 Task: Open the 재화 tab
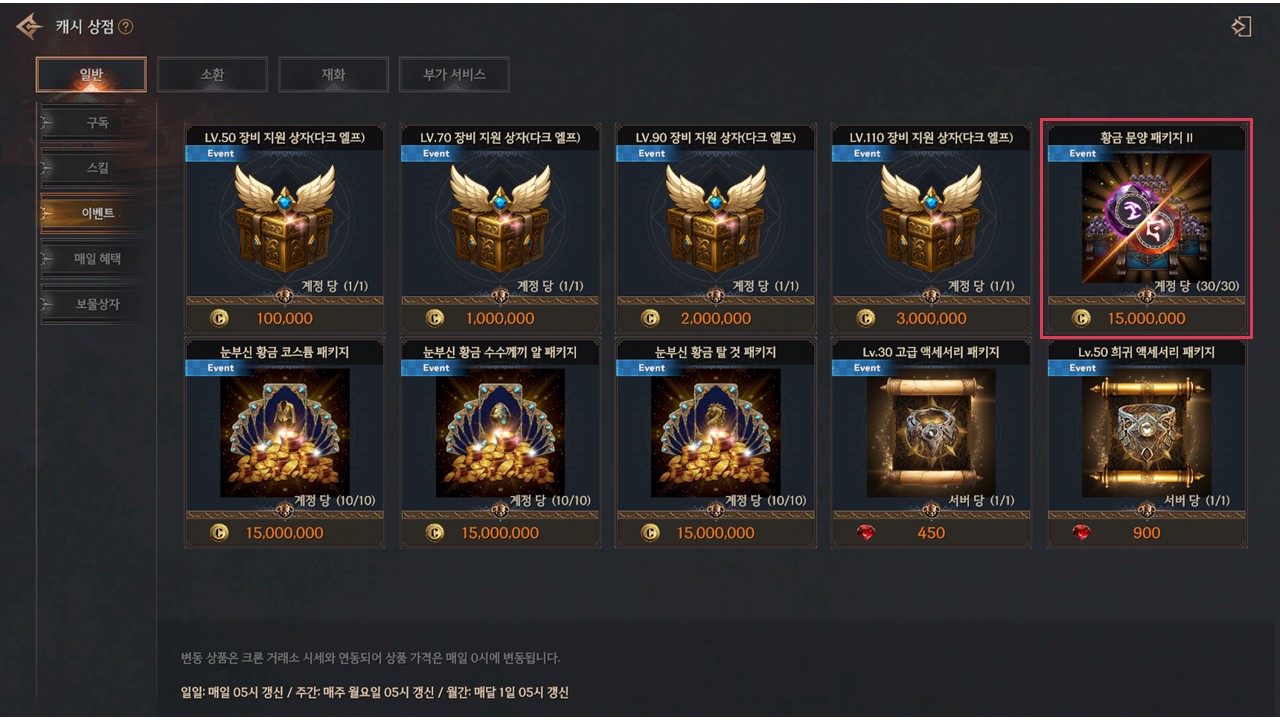tap(333, 74)
